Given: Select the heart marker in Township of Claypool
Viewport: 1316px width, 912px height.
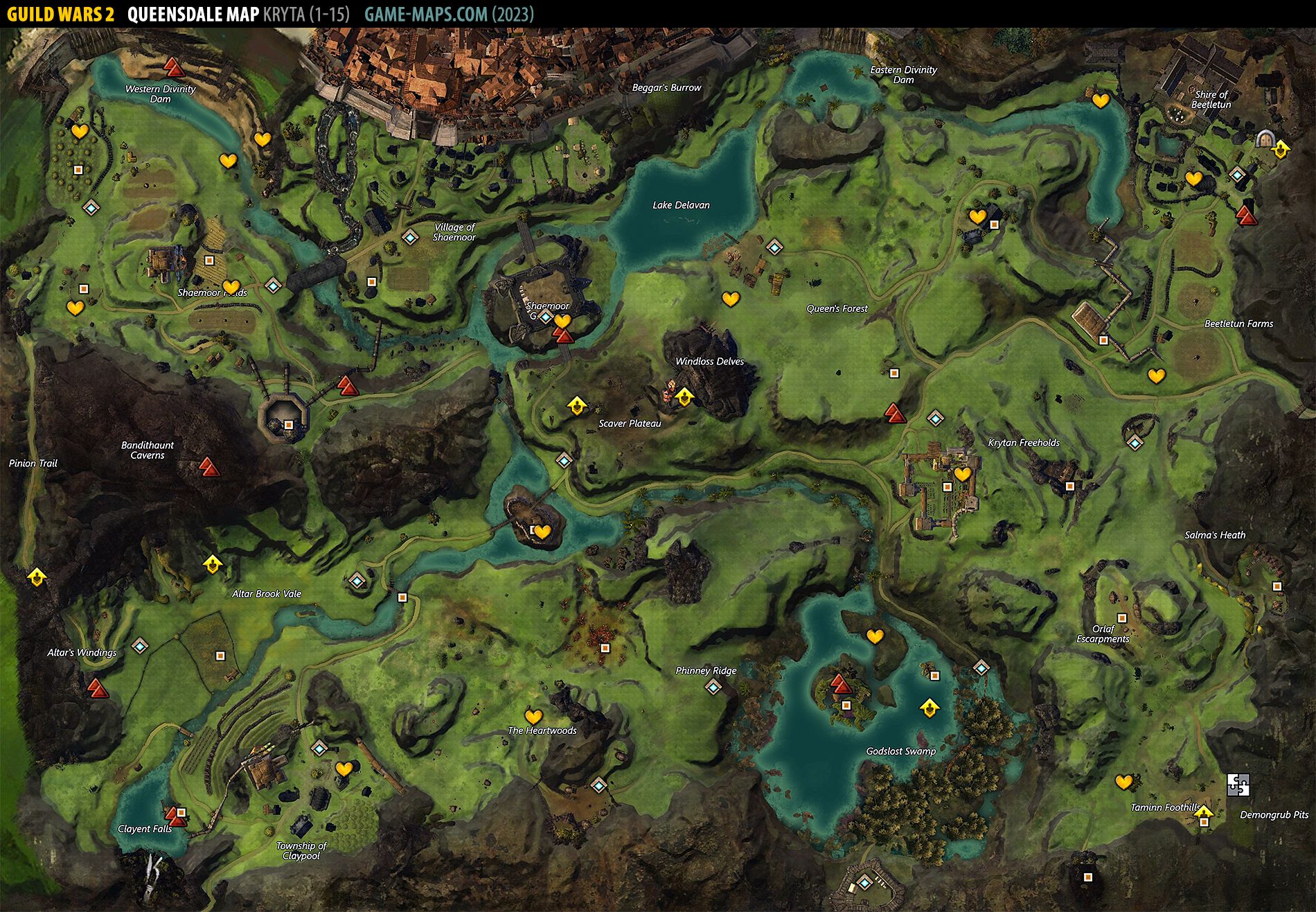Looking at the screenshot, I should coord(344,769).
